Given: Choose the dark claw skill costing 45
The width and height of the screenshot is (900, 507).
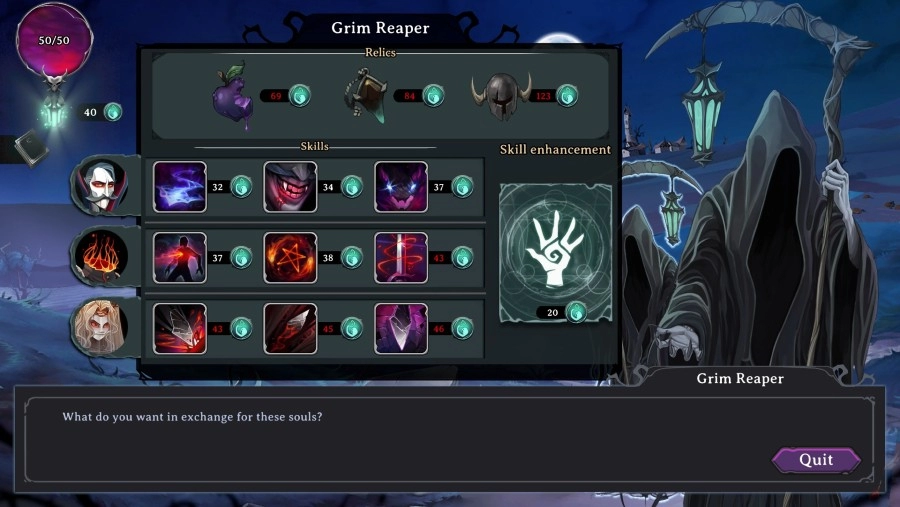Looking at the screenshot, I should pyautogui.click(x=290, y=328).
